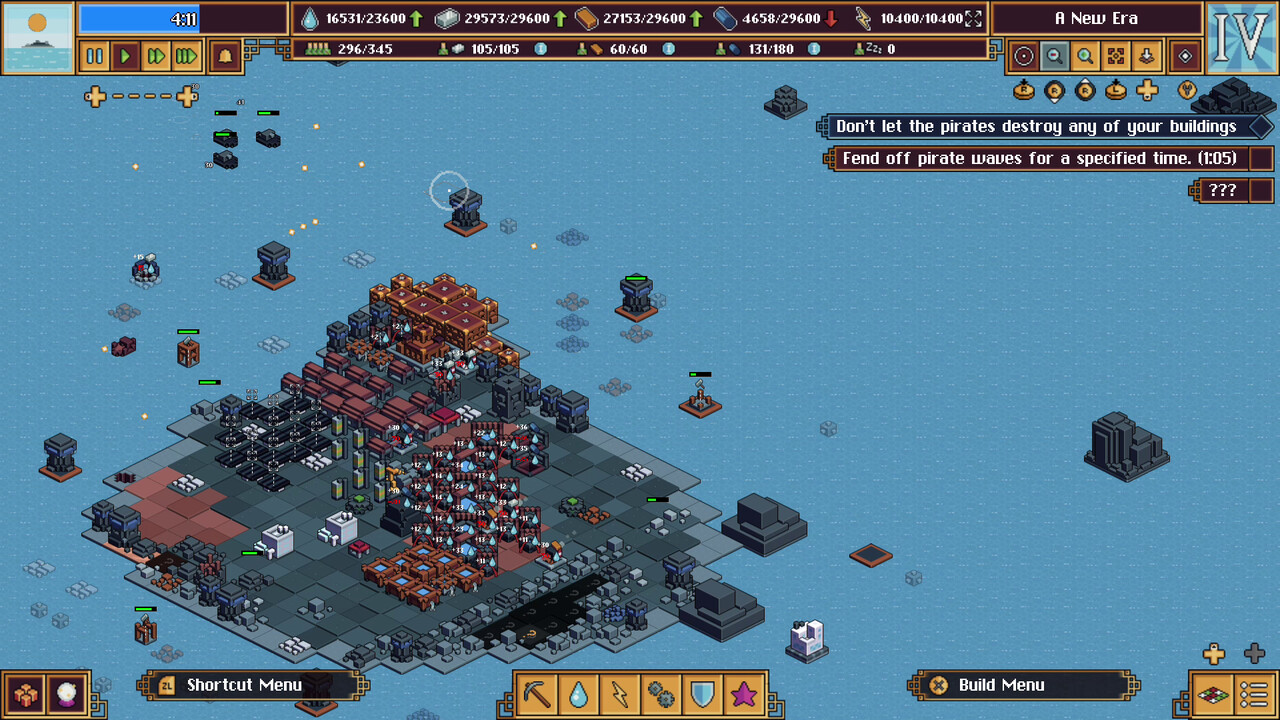
Task: Select the shield defense build category
Action: point(702,693)
